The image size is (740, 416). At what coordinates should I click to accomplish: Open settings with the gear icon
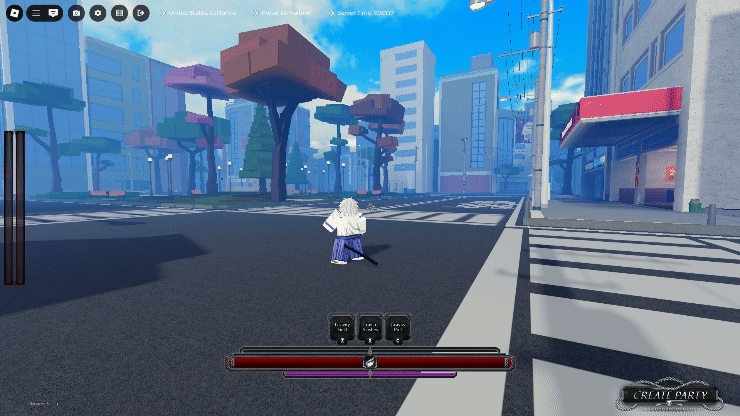click(x=98, y=13)
